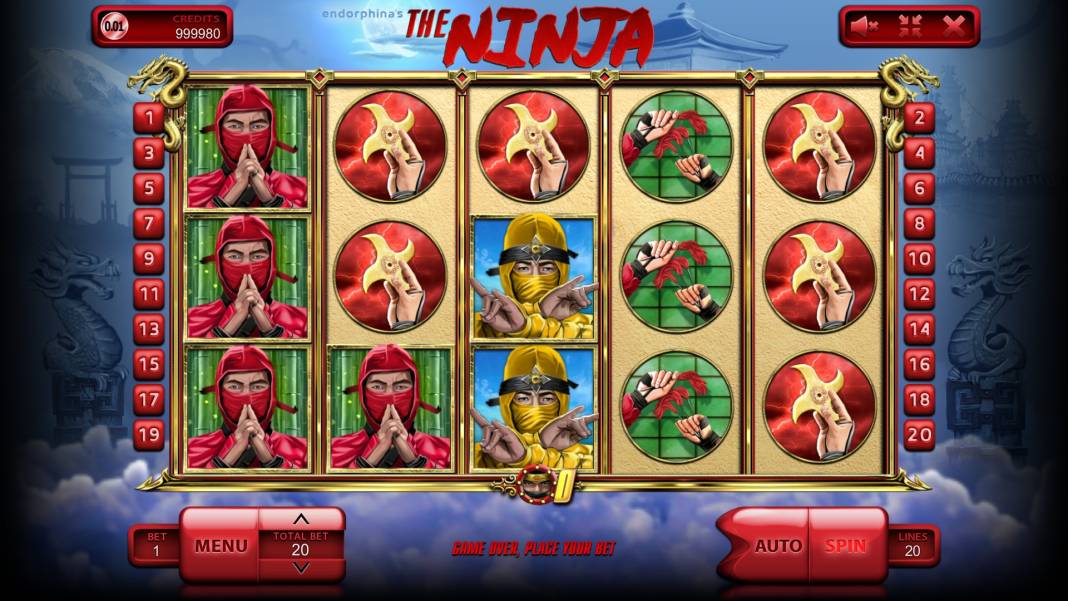Select payline number 16

919,364
